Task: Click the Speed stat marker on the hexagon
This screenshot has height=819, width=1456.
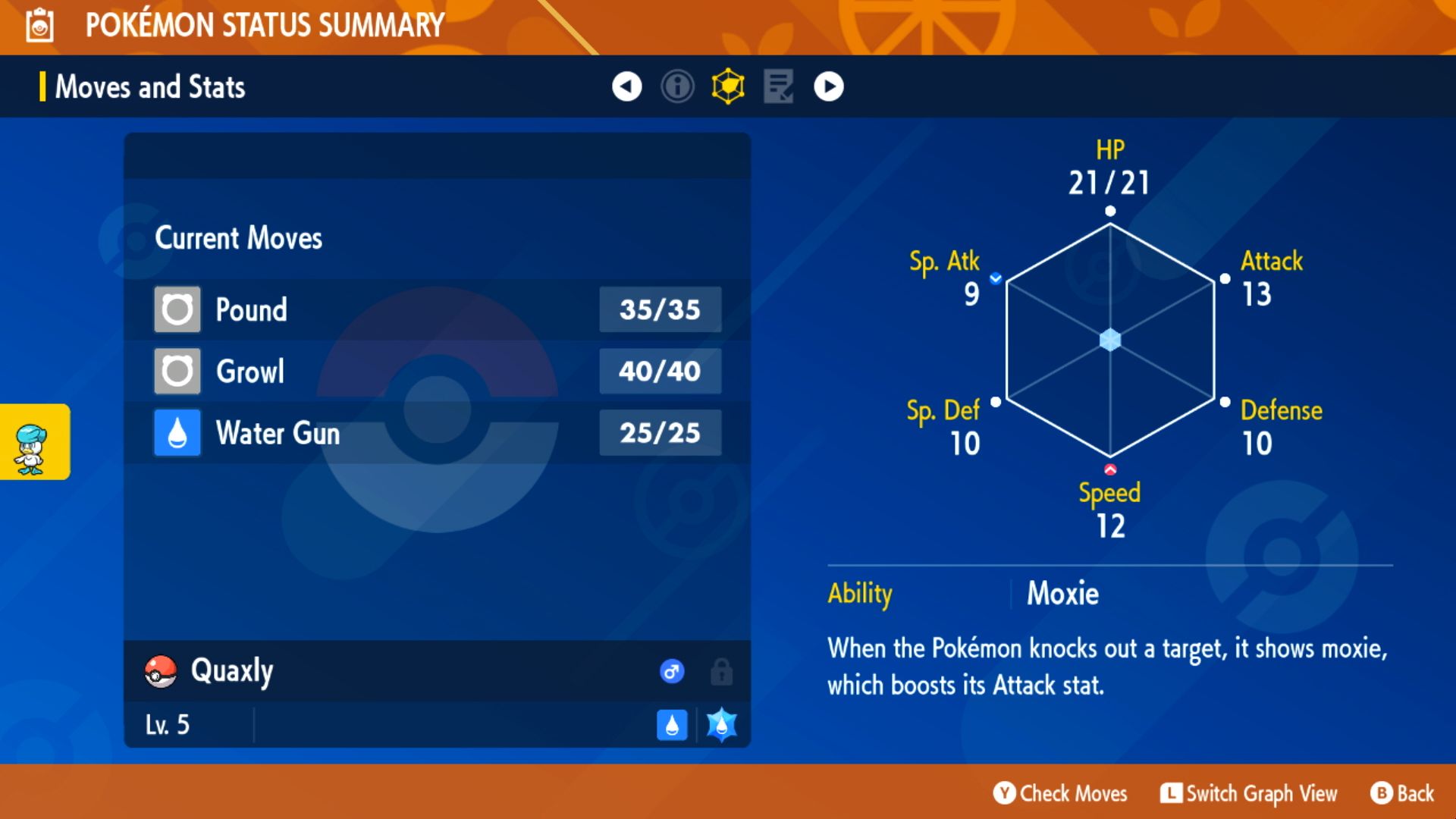Action: click(1109, 468)
